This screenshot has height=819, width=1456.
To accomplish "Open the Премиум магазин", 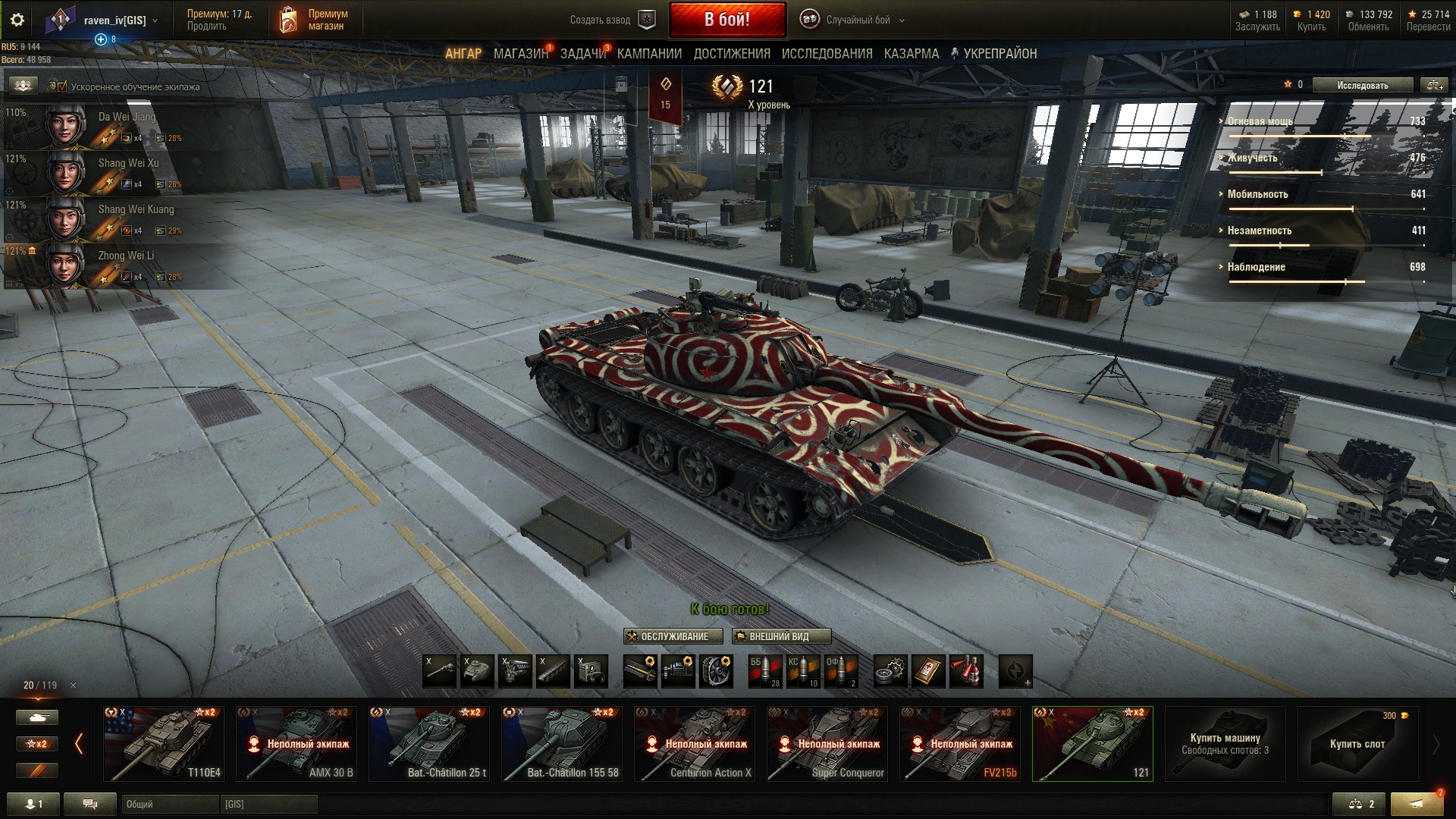I will pos(314,20).
